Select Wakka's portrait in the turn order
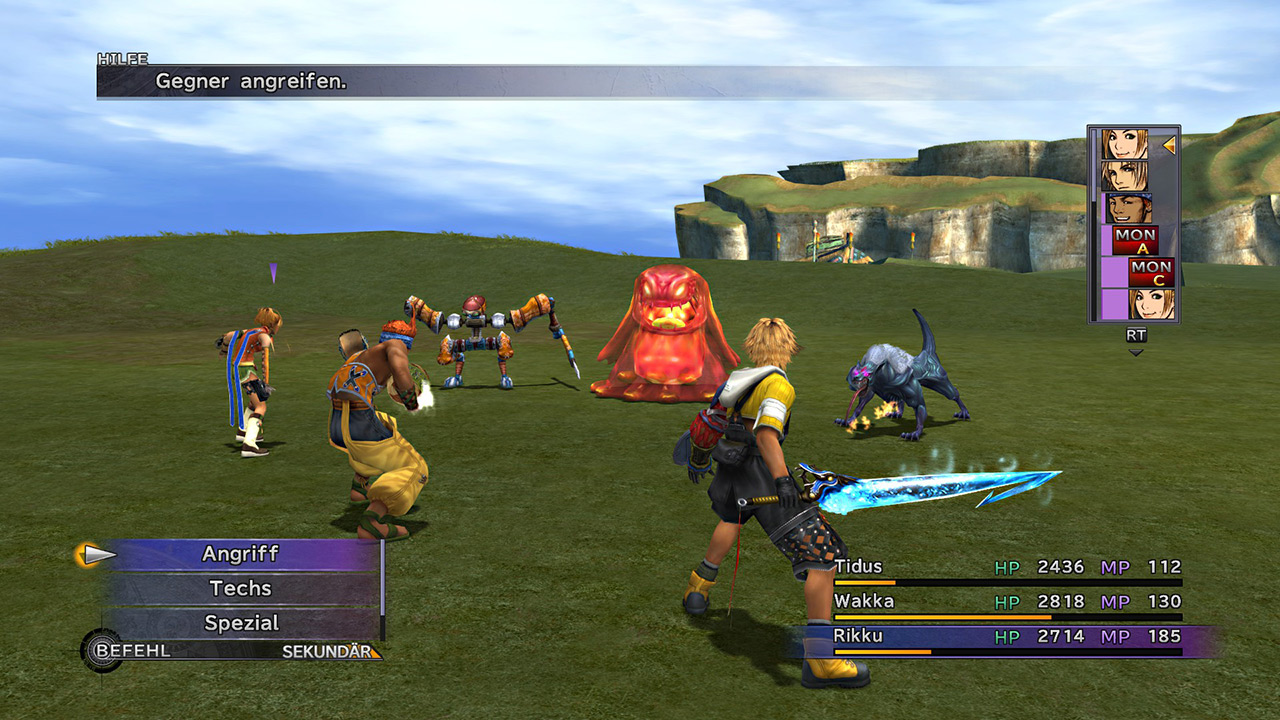 [1127, 208]
